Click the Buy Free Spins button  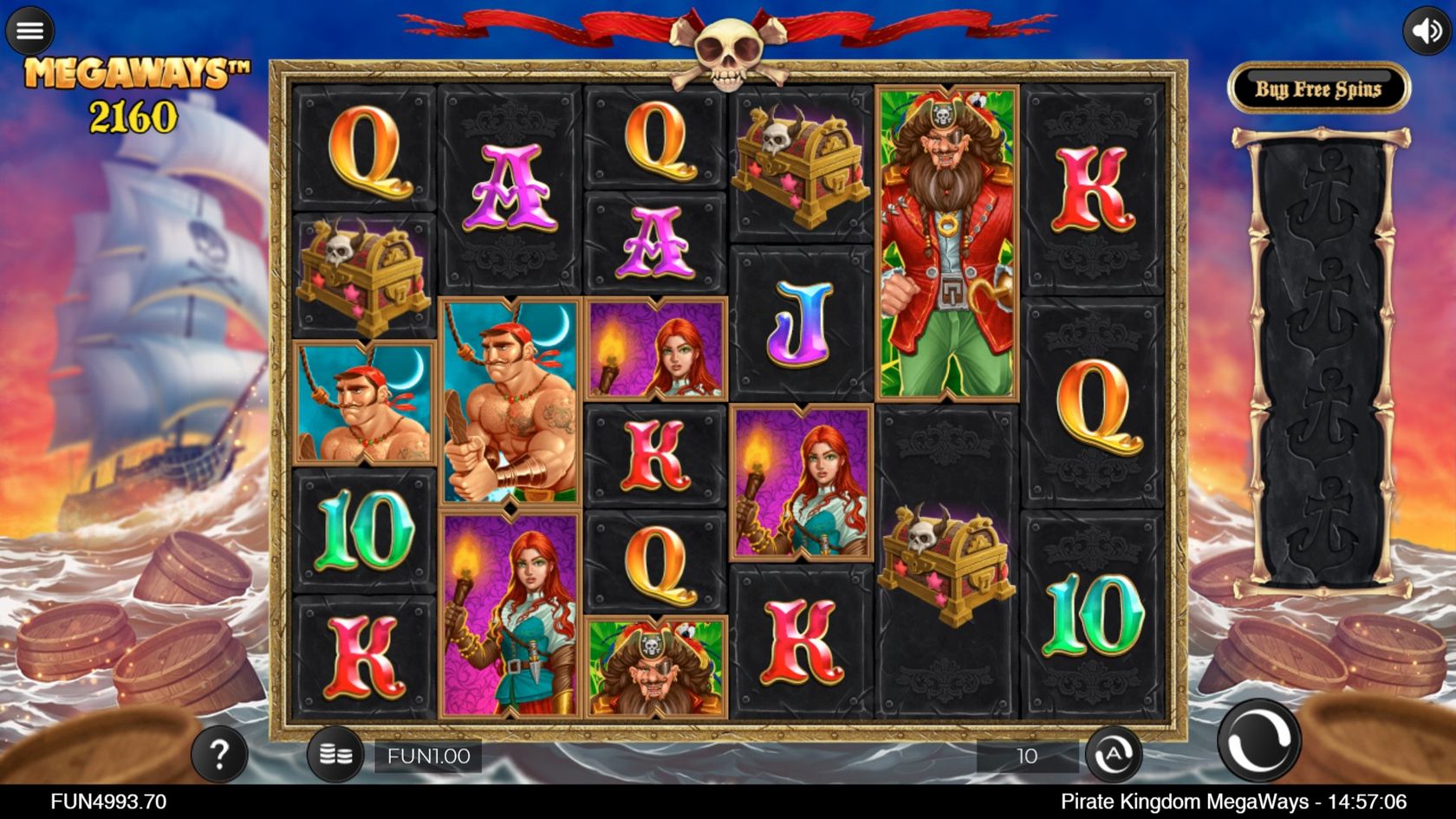coord(1318,89)
